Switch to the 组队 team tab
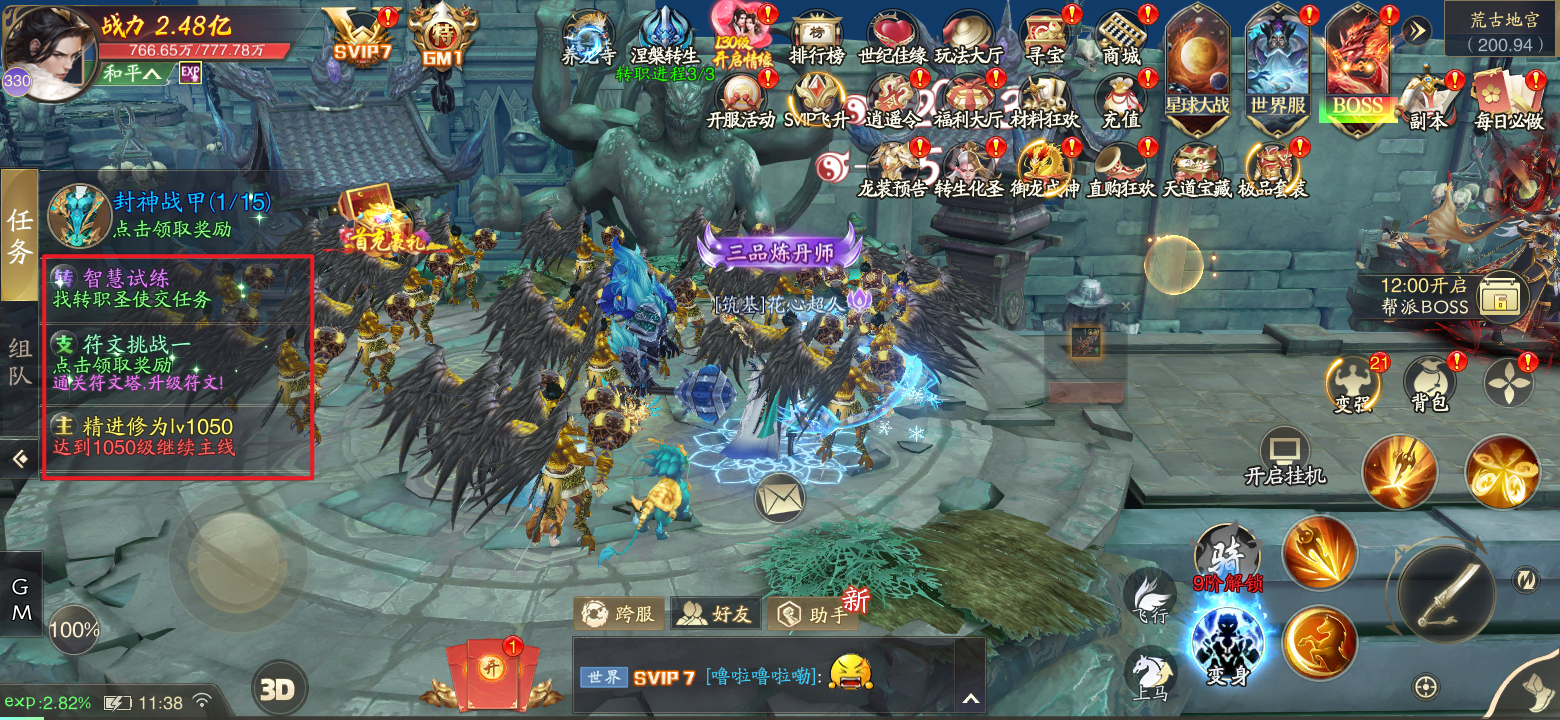Image resolution: width=1560 pixels, height=720 pixels. tap(20, 363)
